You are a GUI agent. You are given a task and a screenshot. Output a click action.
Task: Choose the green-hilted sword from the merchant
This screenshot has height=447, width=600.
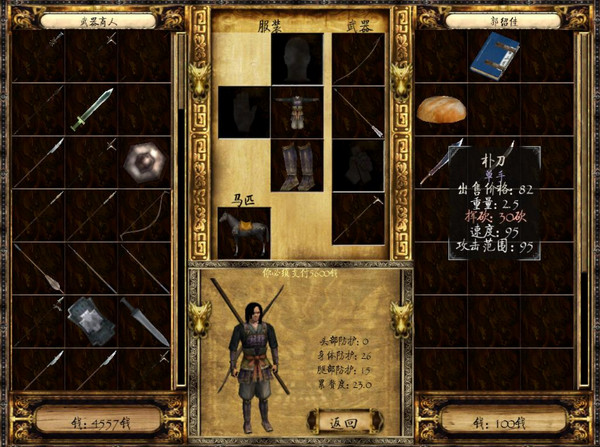point(92,108)
